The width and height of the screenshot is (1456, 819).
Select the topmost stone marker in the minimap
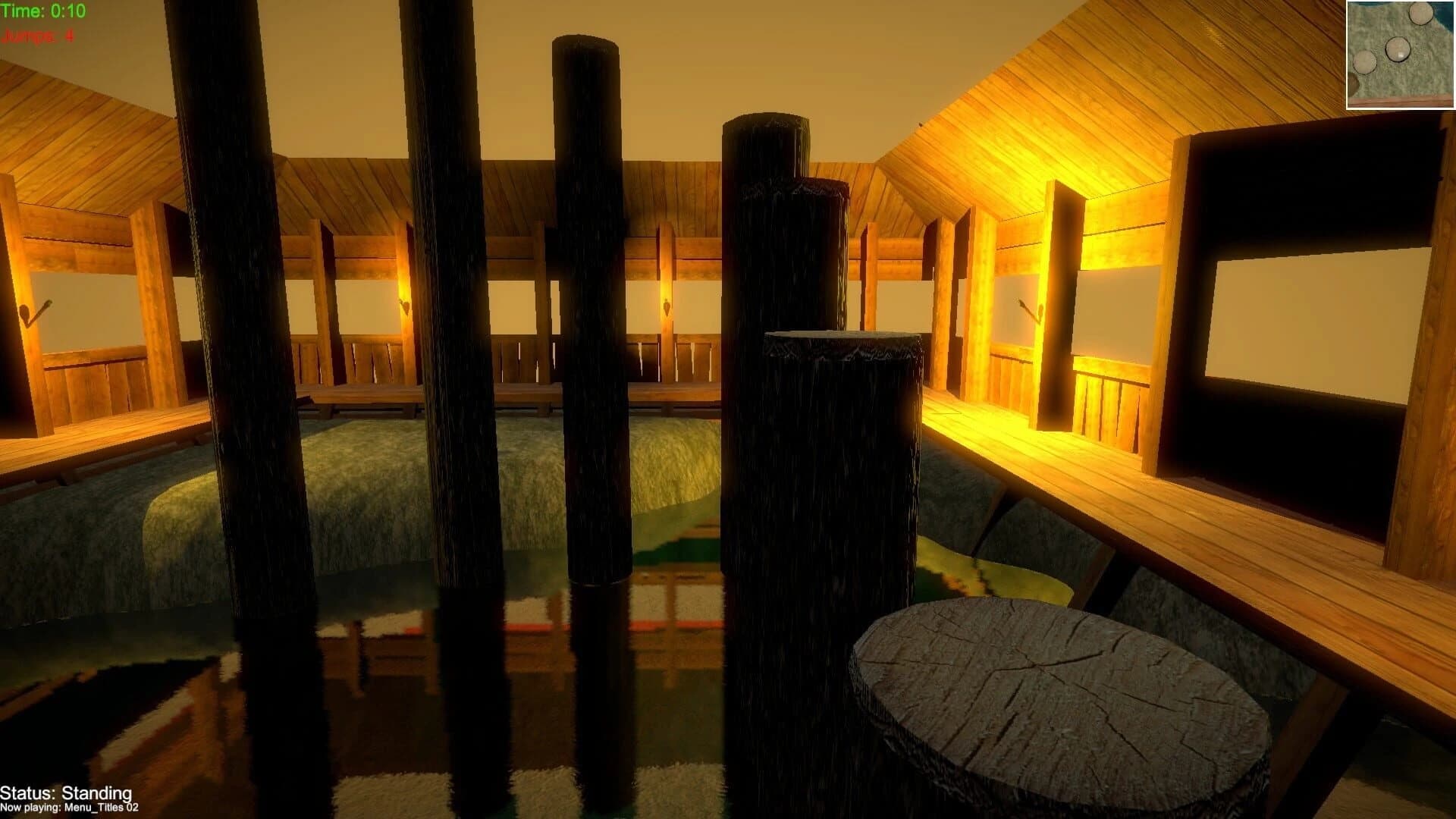(1420, 14)
